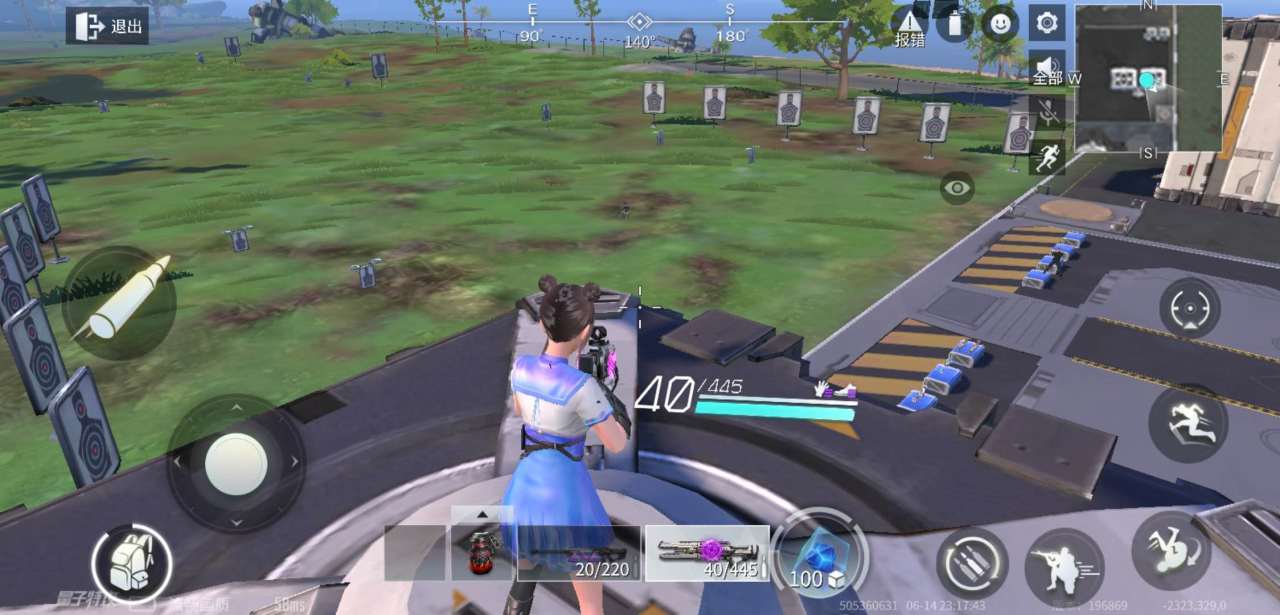This screenshot has width=1280, height=615.
Task: Reload with the bullets icon button
Action: point(972,563)
